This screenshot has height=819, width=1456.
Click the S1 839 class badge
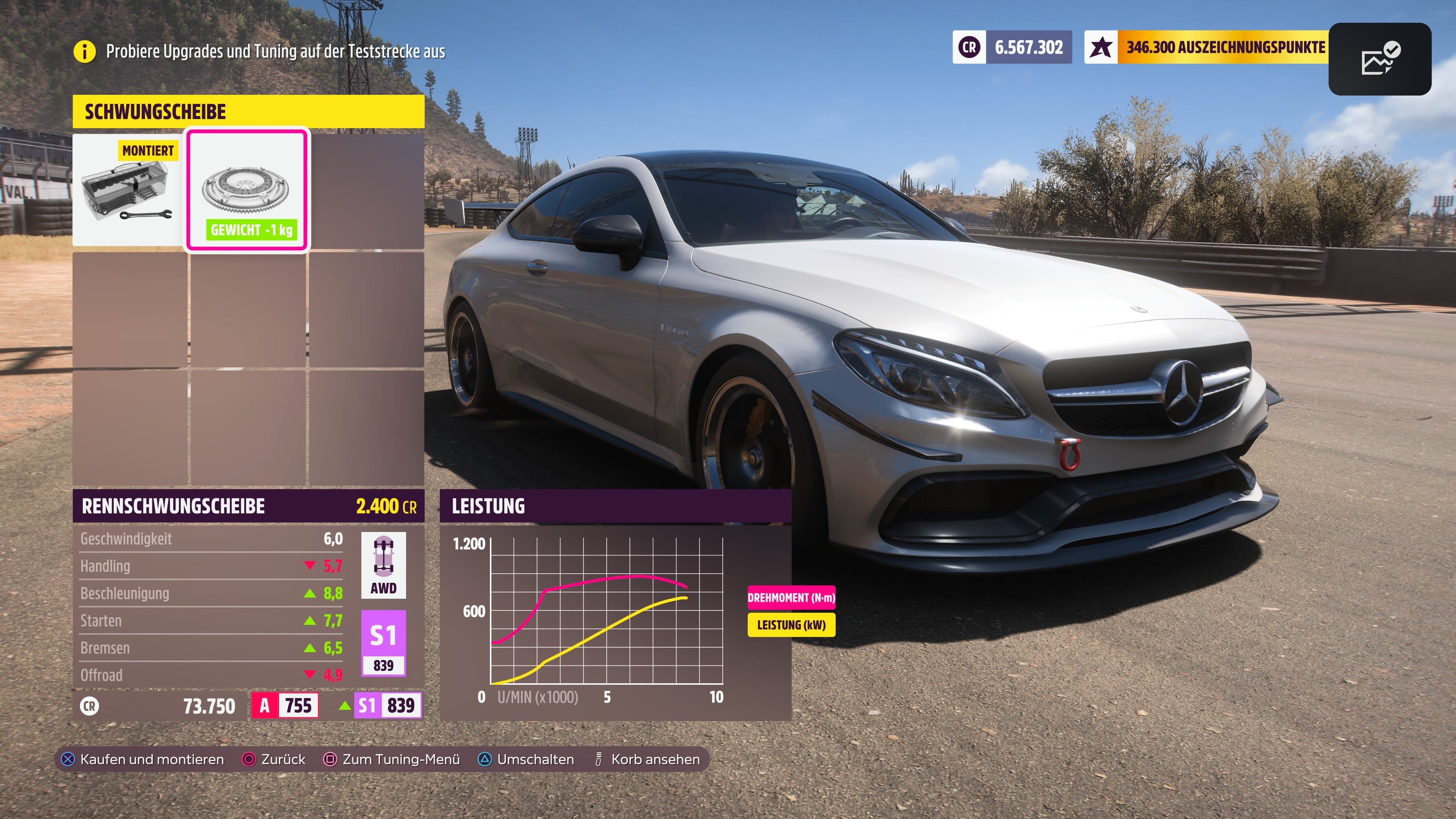[x=384, y=647]
